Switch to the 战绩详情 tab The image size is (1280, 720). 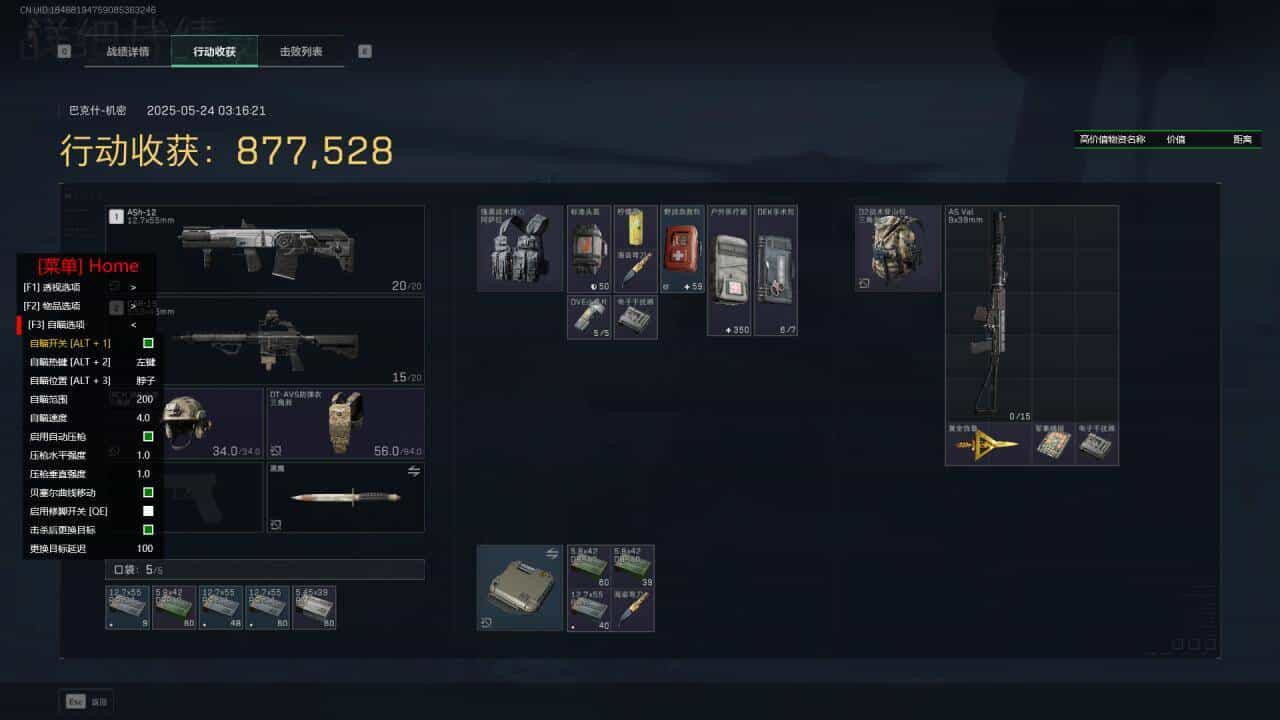point(128,51)
